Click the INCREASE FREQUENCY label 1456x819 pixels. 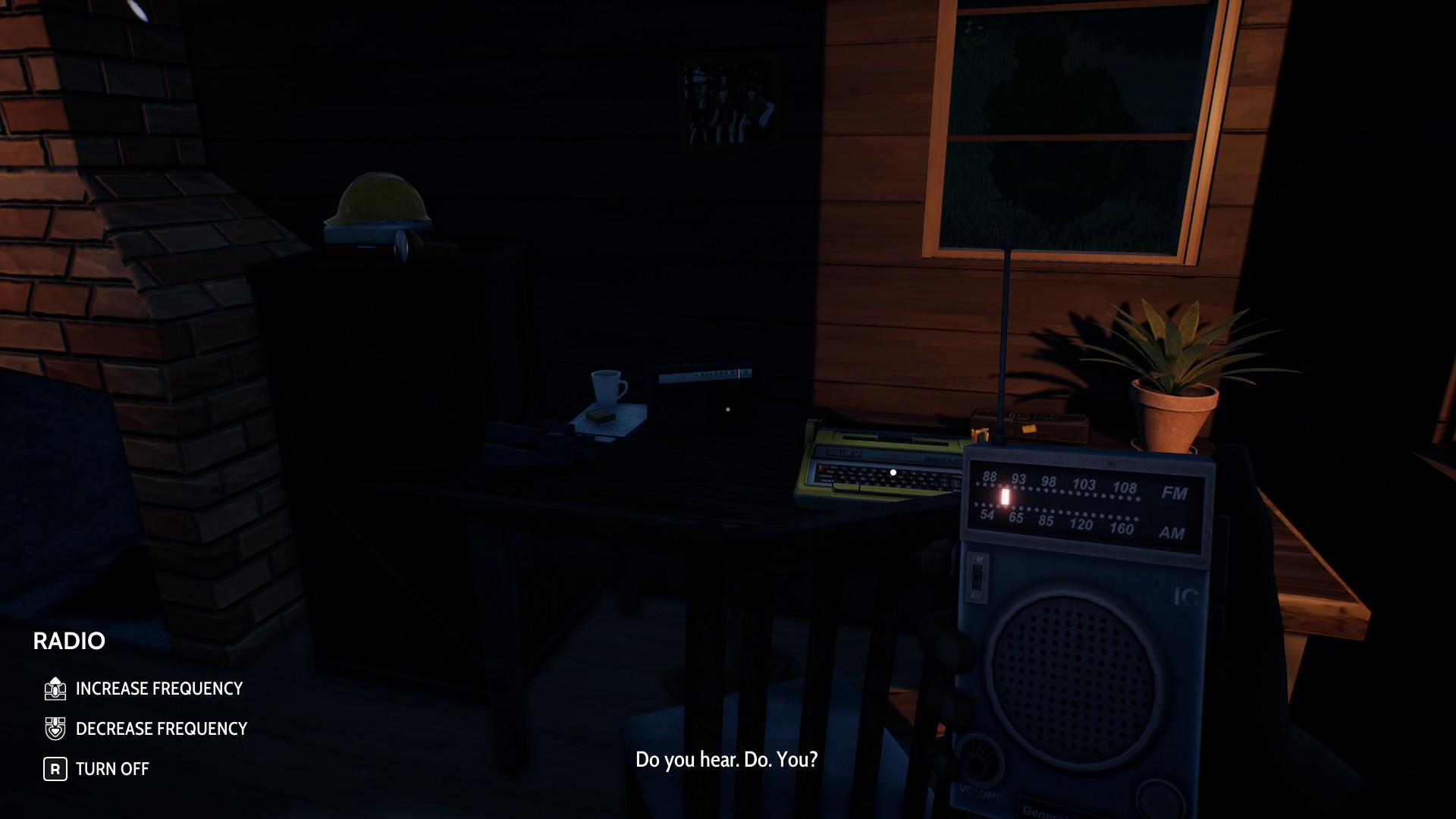pos(158,689)
